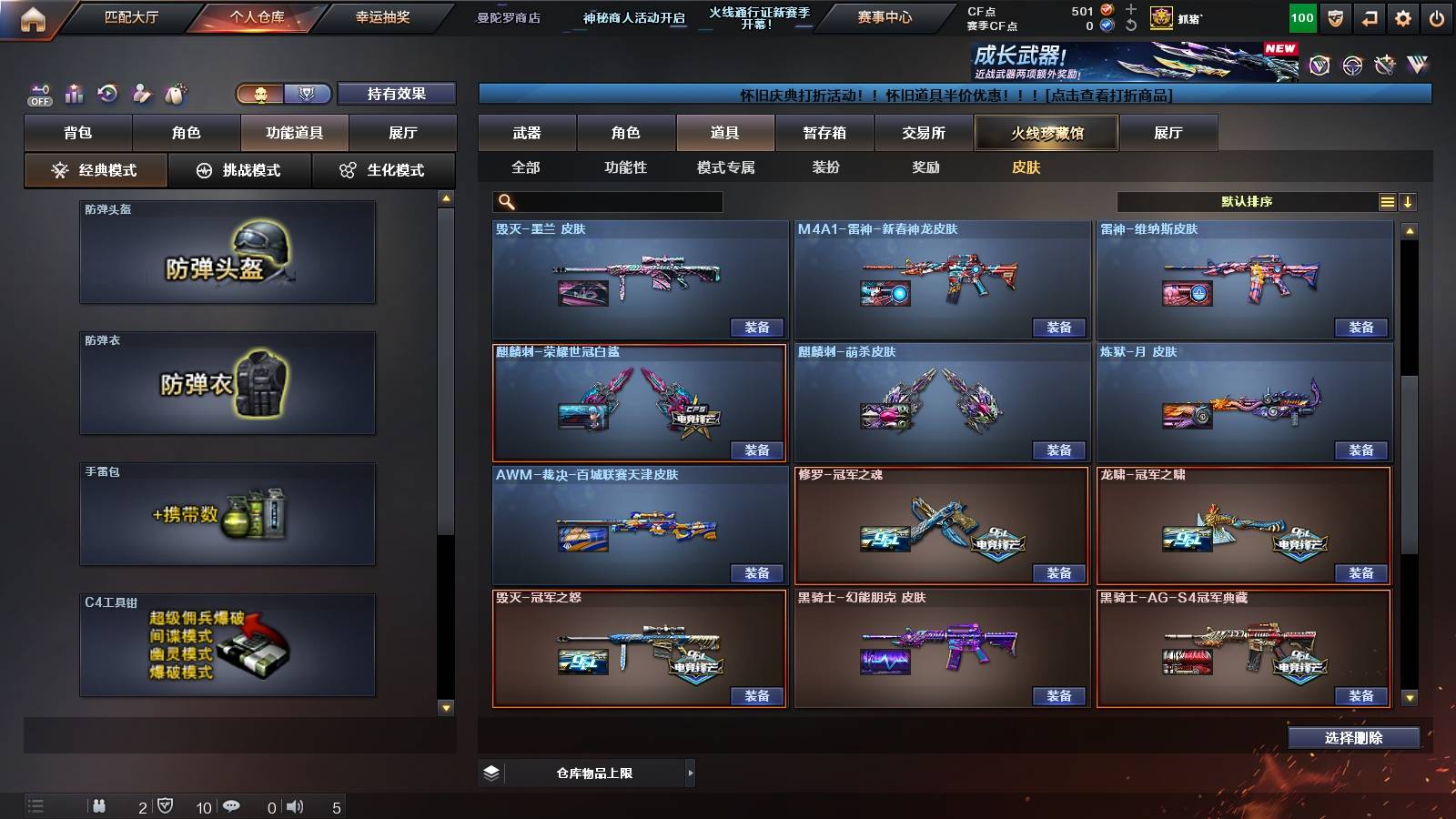The height and width of the screenshot is (819, 1456).
Task: Switch the avatar/trophy toggle to trophy mode
Action: click(307, 94)
